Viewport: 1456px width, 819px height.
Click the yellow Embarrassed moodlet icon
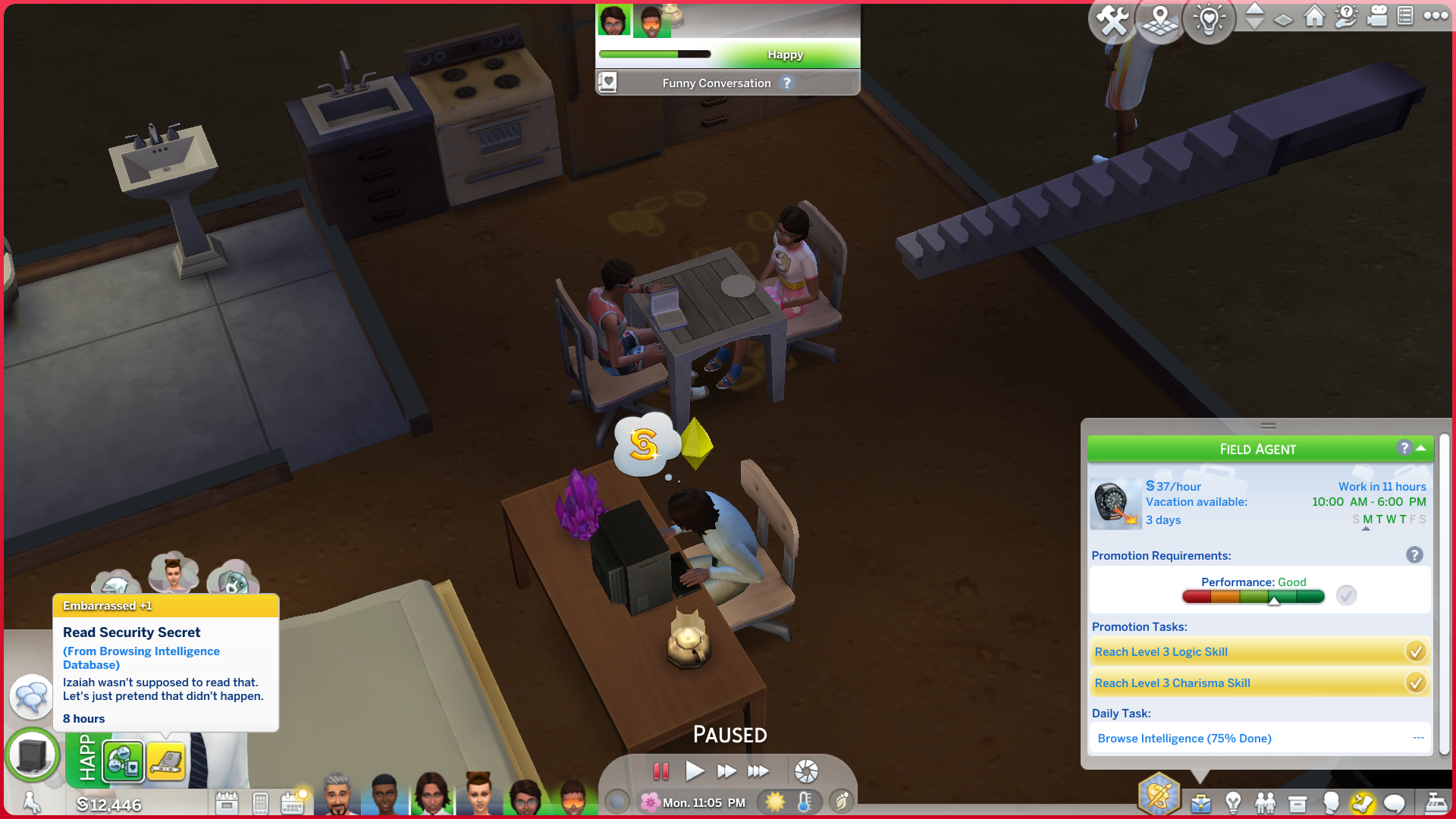point(166,761)
